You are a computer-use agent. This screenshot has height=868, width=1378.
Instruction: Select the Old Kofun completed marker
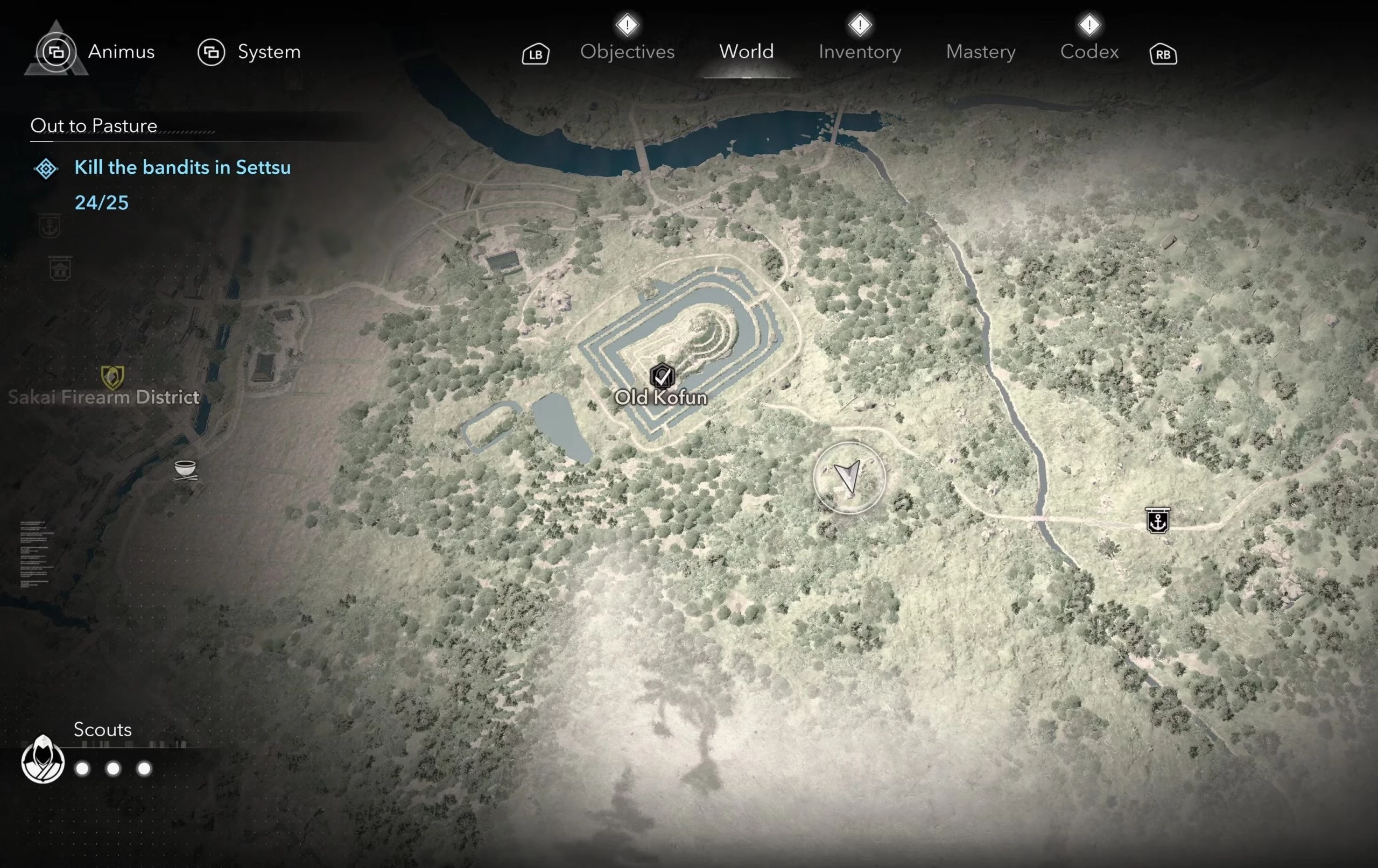click(662, 376)
